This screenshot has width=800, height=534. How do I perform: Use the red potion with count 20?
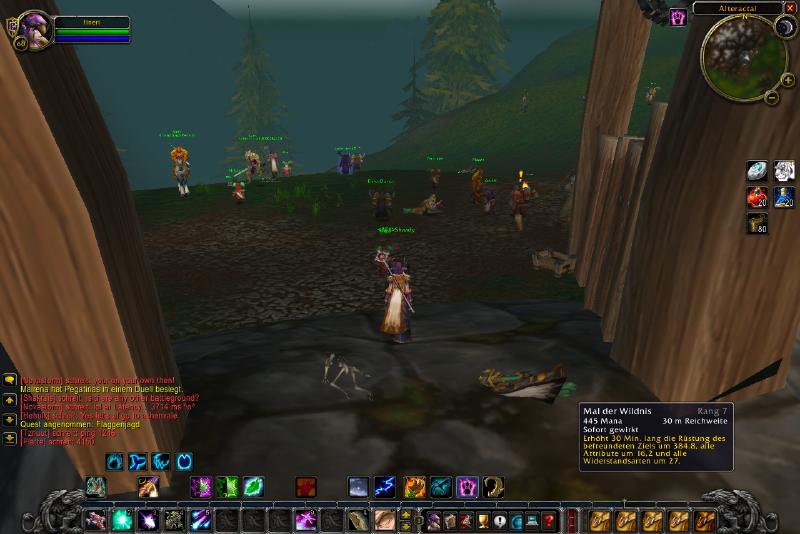coord(757,197)
